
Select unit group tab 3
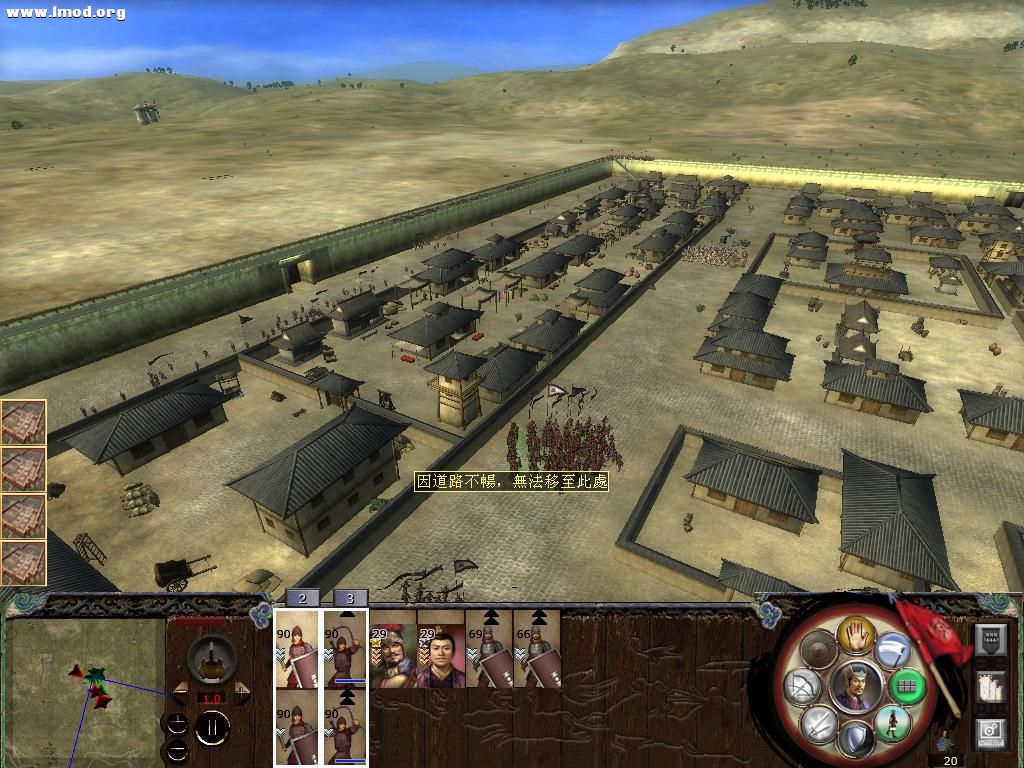350,598
